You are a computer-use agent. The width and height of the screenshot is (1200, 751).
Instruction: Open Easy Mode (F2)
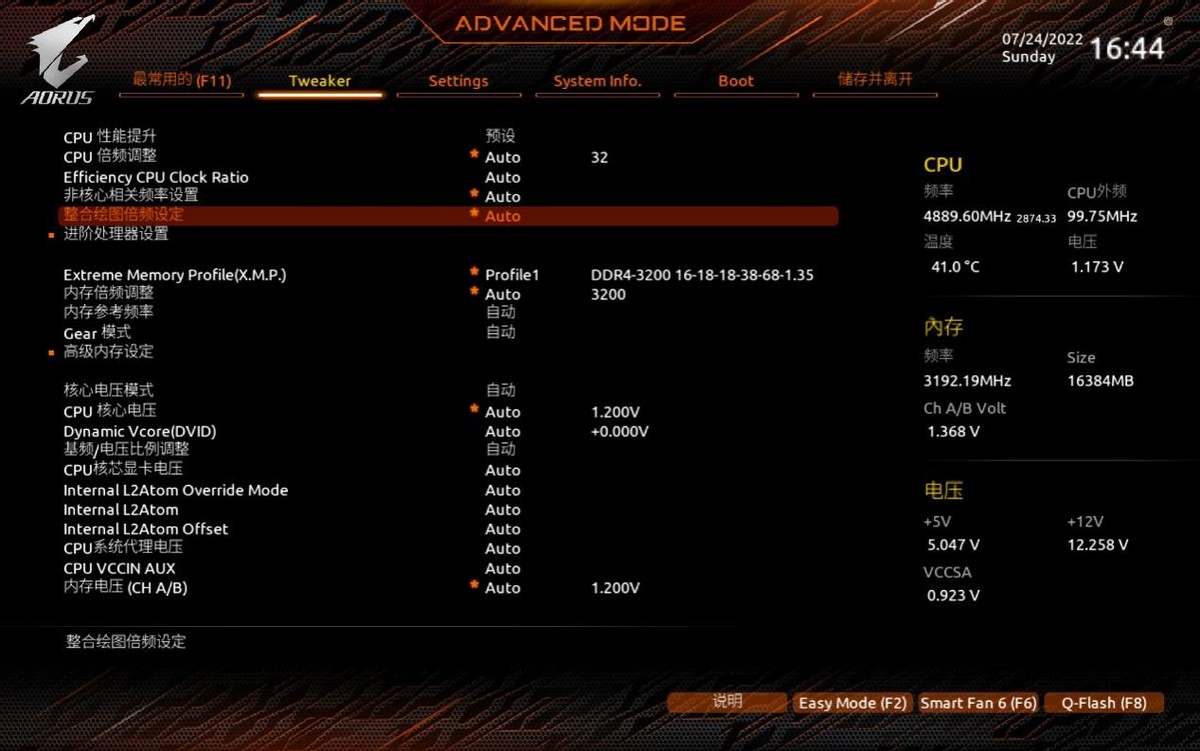pos(852,703)
